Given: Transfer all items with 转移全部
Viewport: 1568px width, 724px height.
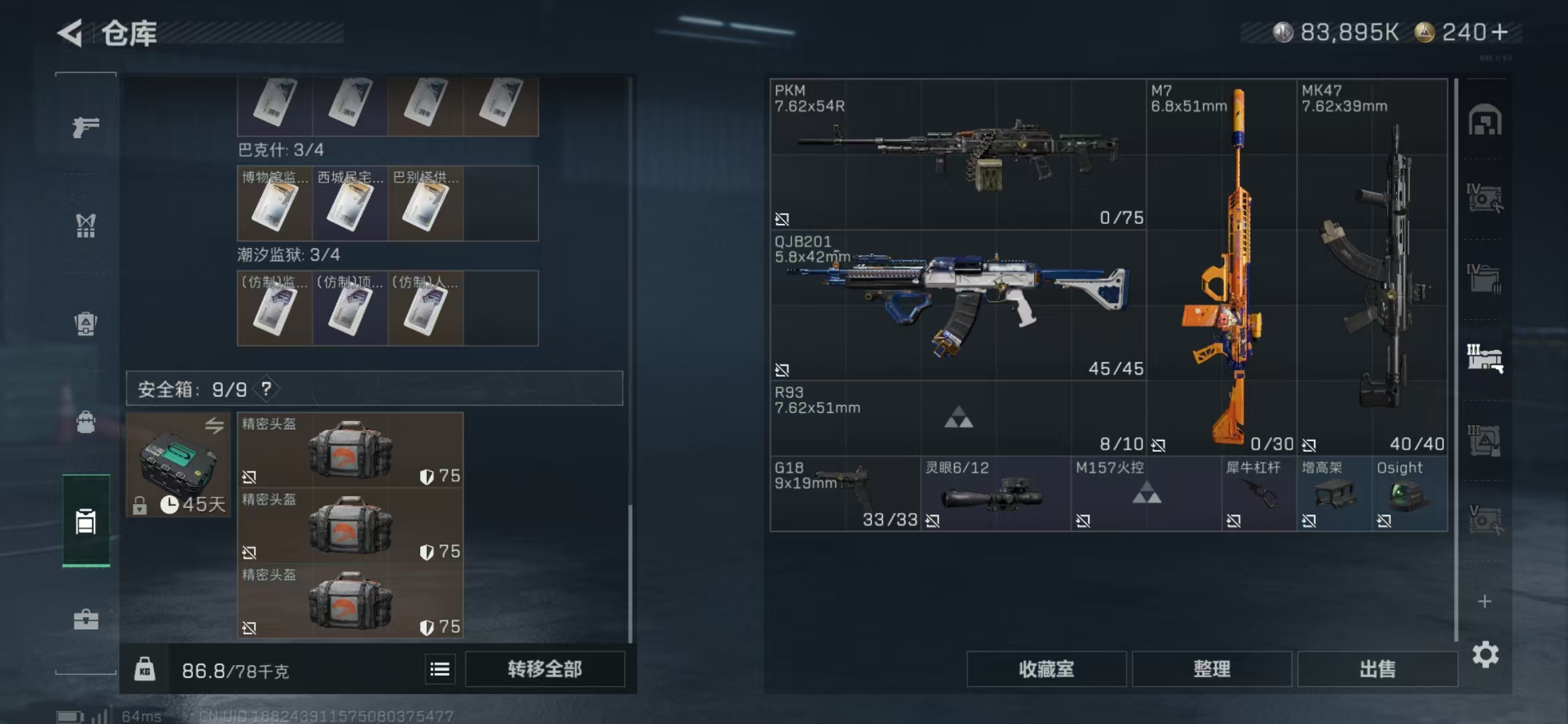Looking at the screenshot, I should (x=544, y=669).
